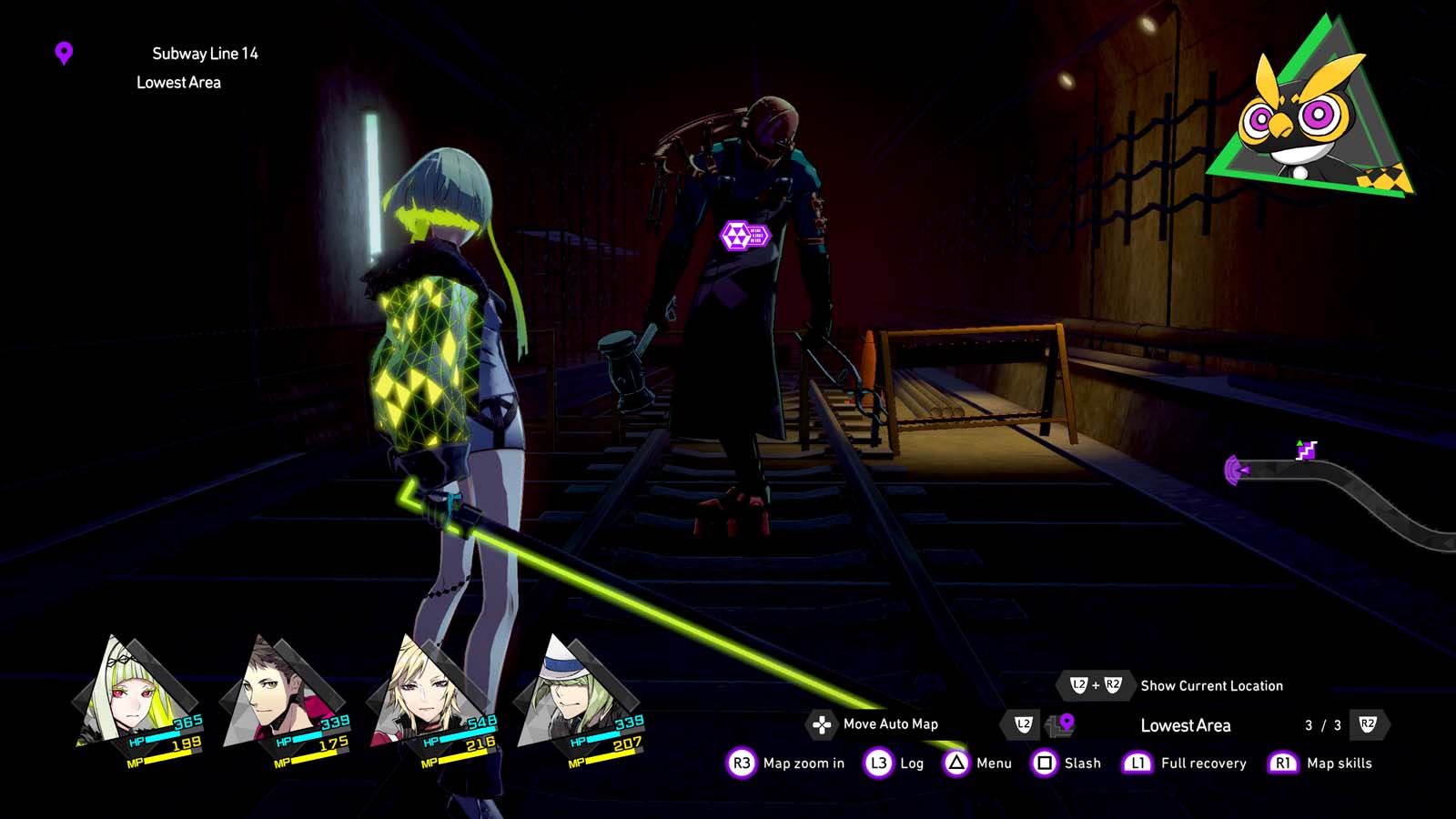1456x819 pixels.
Task: Select the Lowest Area label
Action: [1186, 725]
